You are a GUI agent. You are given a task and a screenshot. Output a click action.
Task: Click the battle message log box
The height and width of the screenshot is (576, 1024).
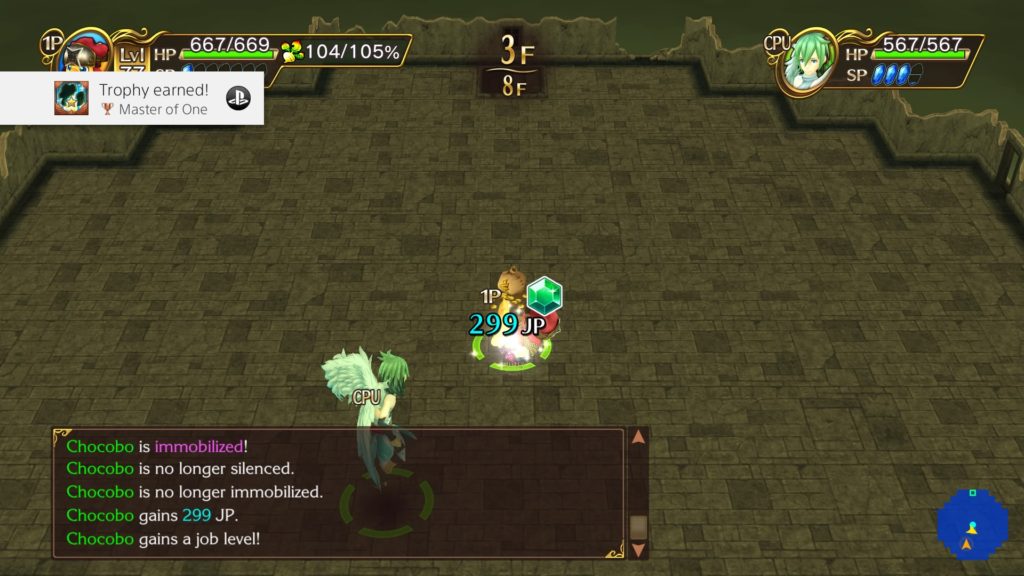pyautogui.click(x=340, y=493)
